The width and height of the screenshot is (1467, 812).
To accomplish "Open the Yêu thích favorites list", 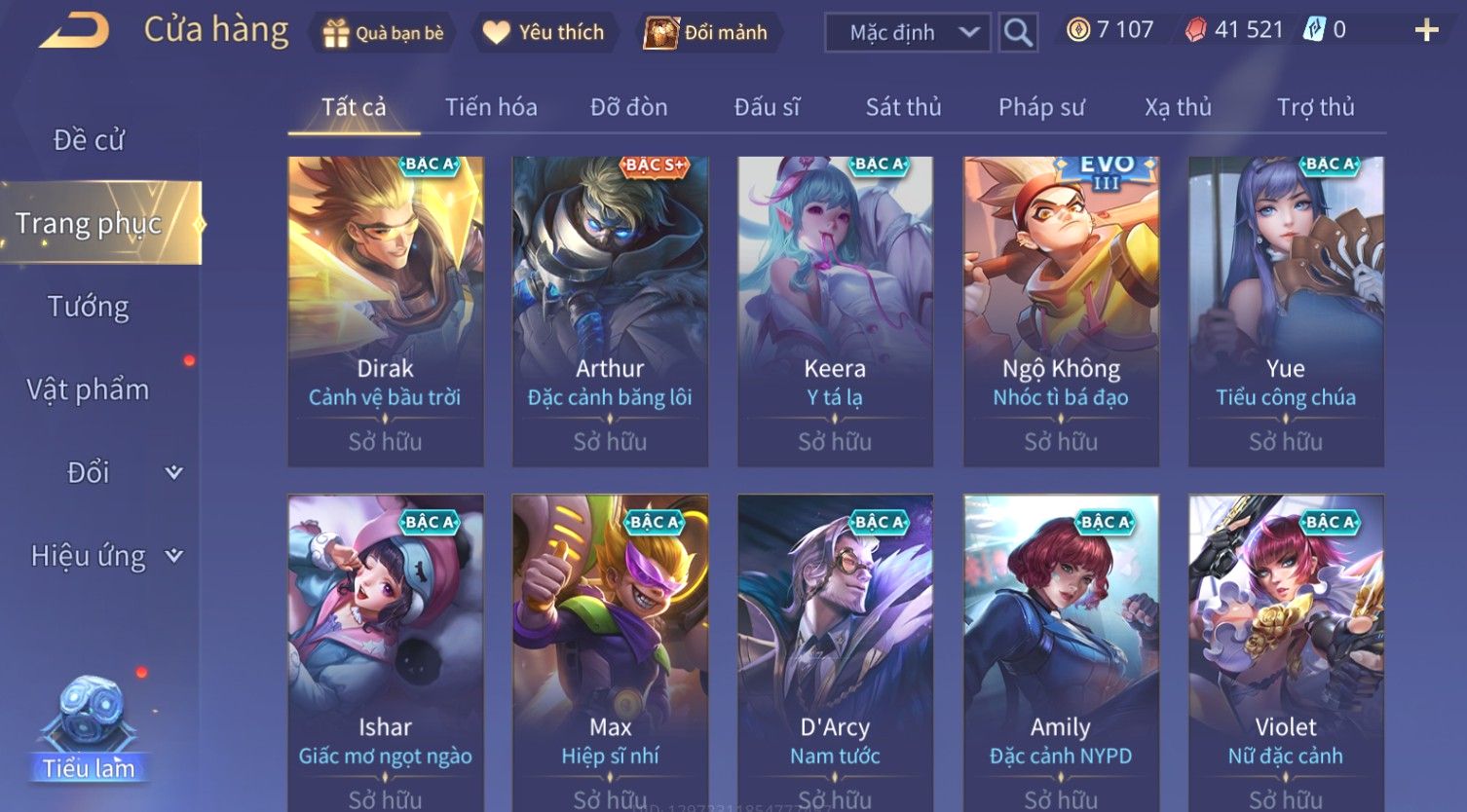I will click(544, 33).
